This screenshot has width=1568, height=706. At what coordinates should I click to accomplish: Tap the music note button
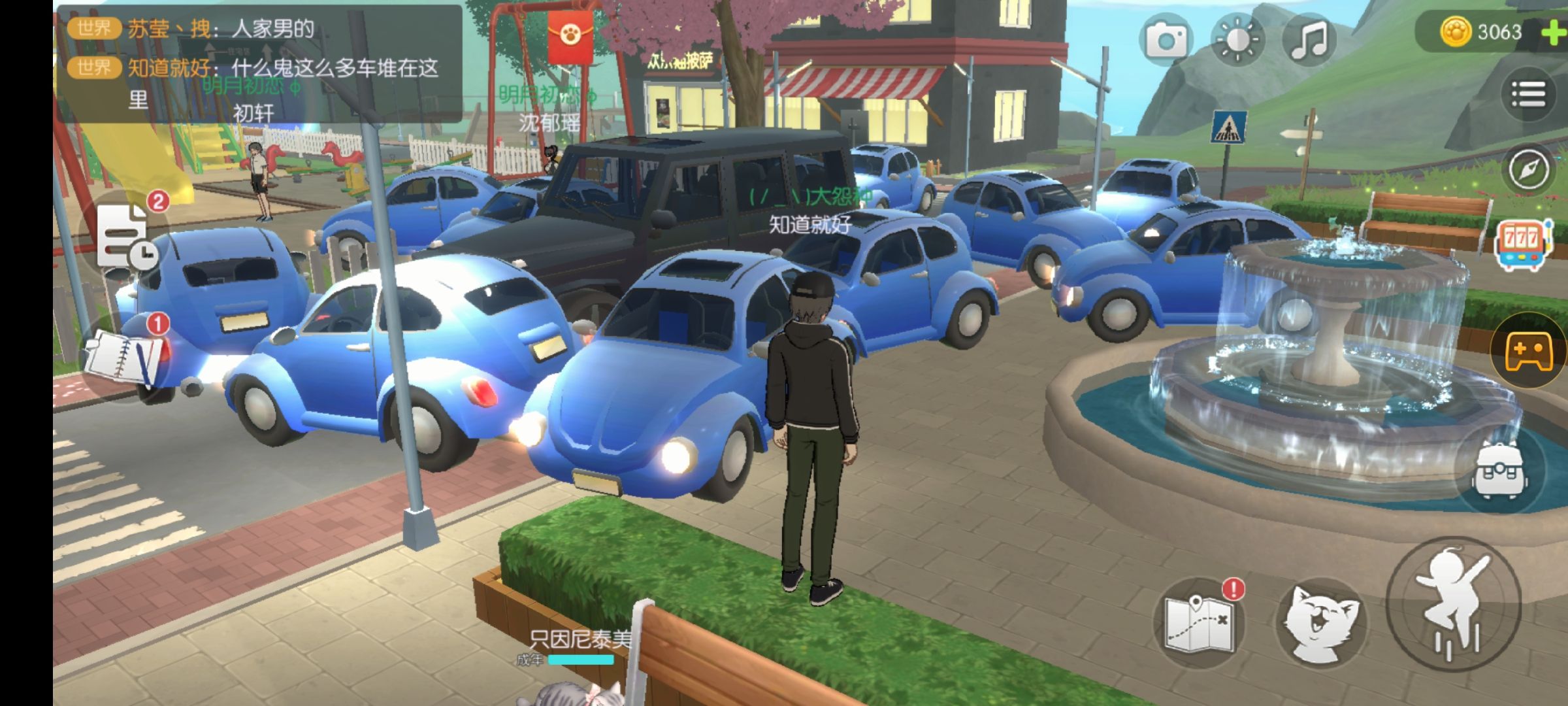(x=1309, y=40)
